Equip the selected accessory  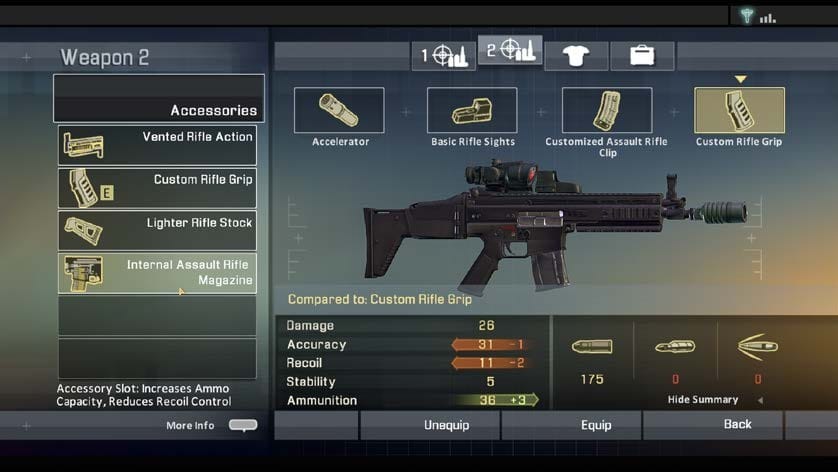click(x=596, y=425)
